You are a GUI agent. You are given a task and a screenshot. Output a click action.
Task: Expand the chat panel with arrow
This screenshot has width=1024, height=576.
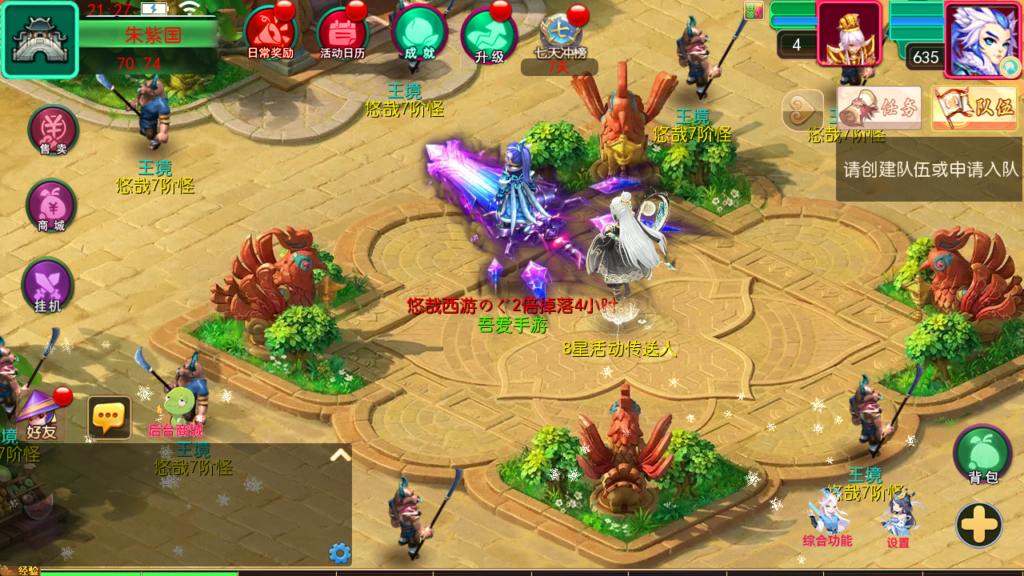(x=340, y=455)
